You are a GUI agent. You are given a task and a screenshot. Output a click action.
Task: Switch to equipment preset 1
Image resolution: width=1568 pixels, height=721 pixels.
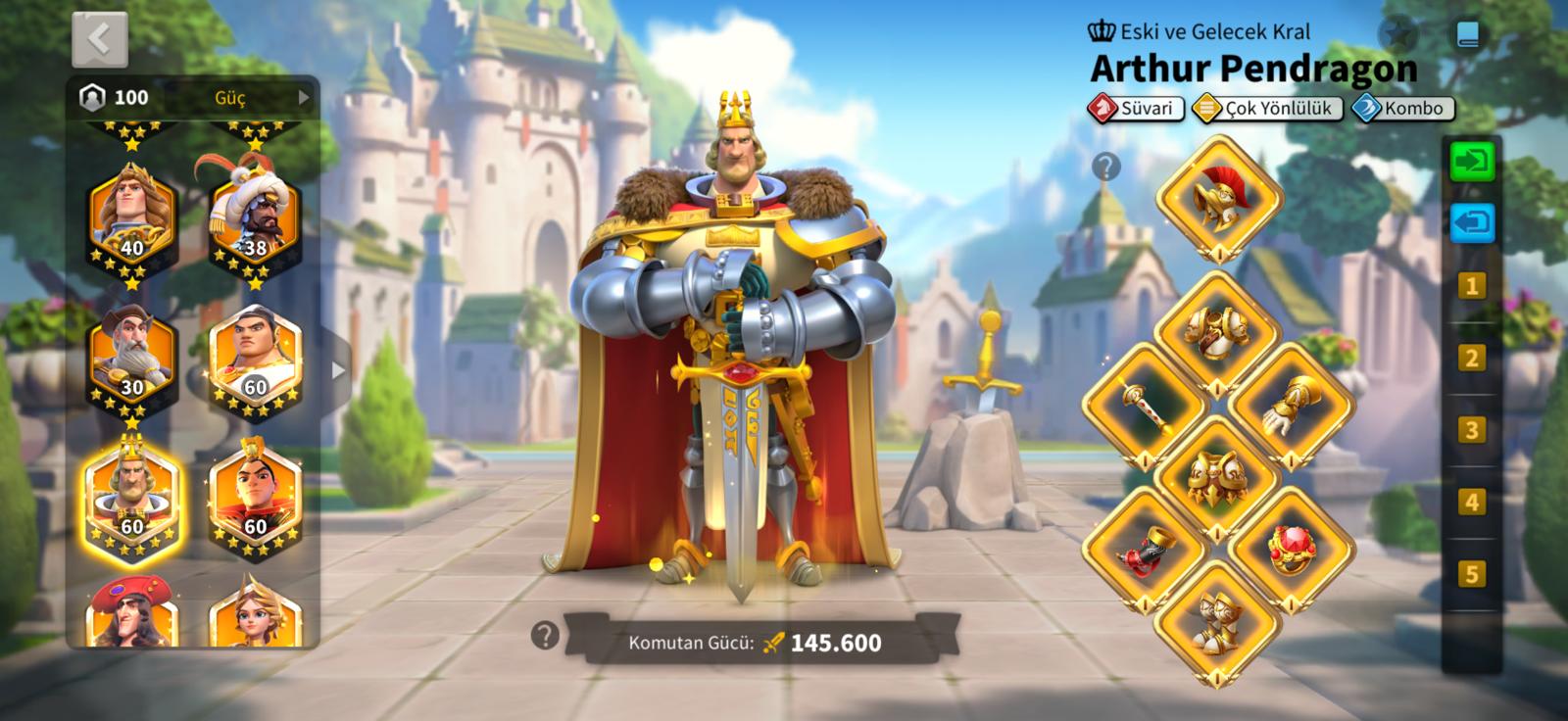(1471, 286)
